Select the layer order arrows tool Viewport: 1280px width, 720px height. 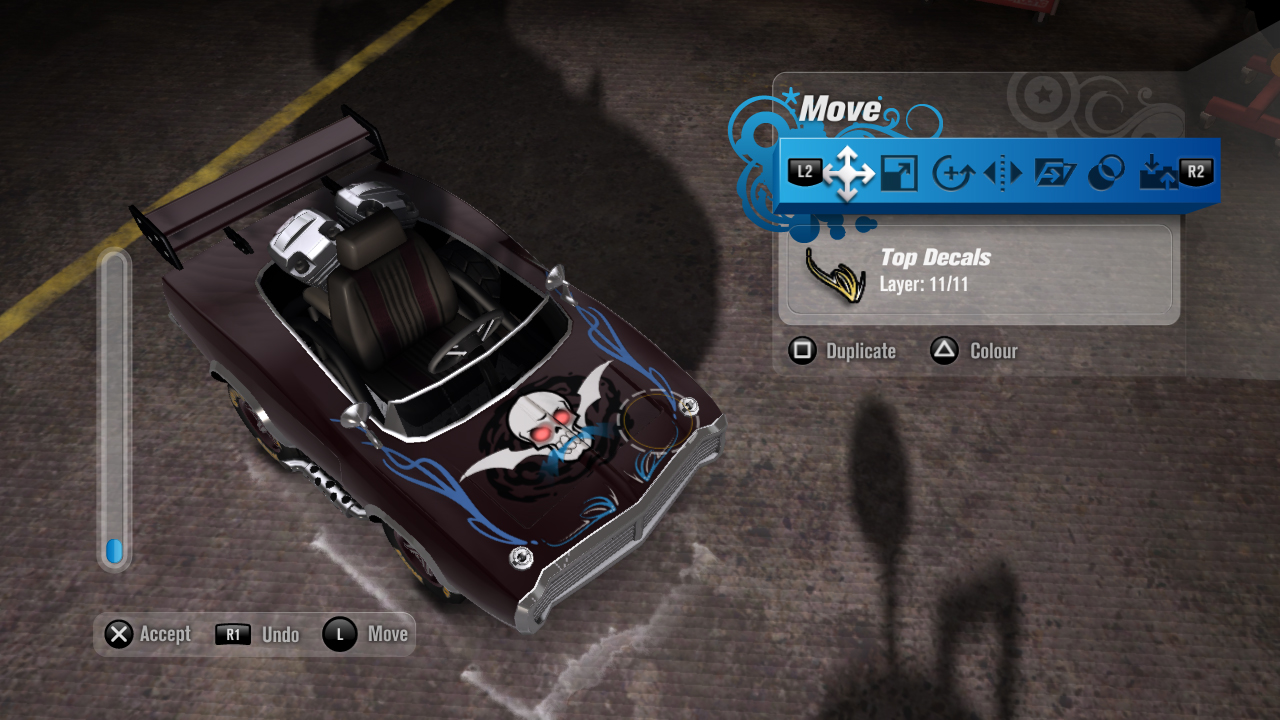coord(1158,173)
